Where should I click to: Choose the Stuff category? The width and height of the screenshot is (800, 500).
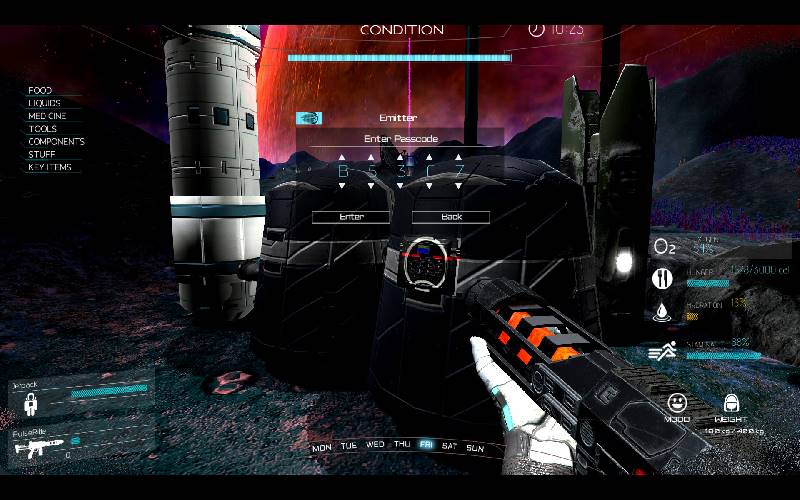point(41,154)
